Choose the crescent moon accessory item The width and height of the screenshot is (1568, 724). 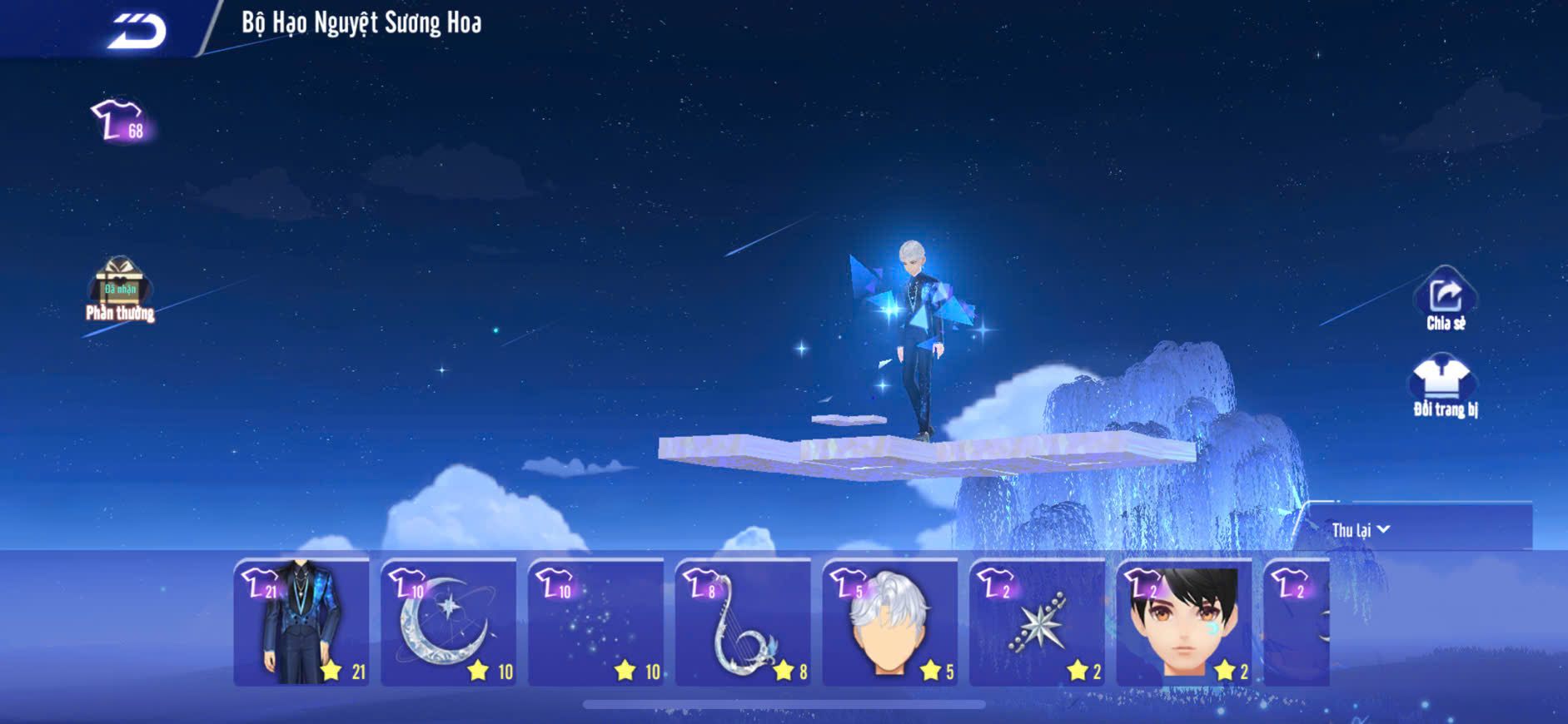click(448, 623)
